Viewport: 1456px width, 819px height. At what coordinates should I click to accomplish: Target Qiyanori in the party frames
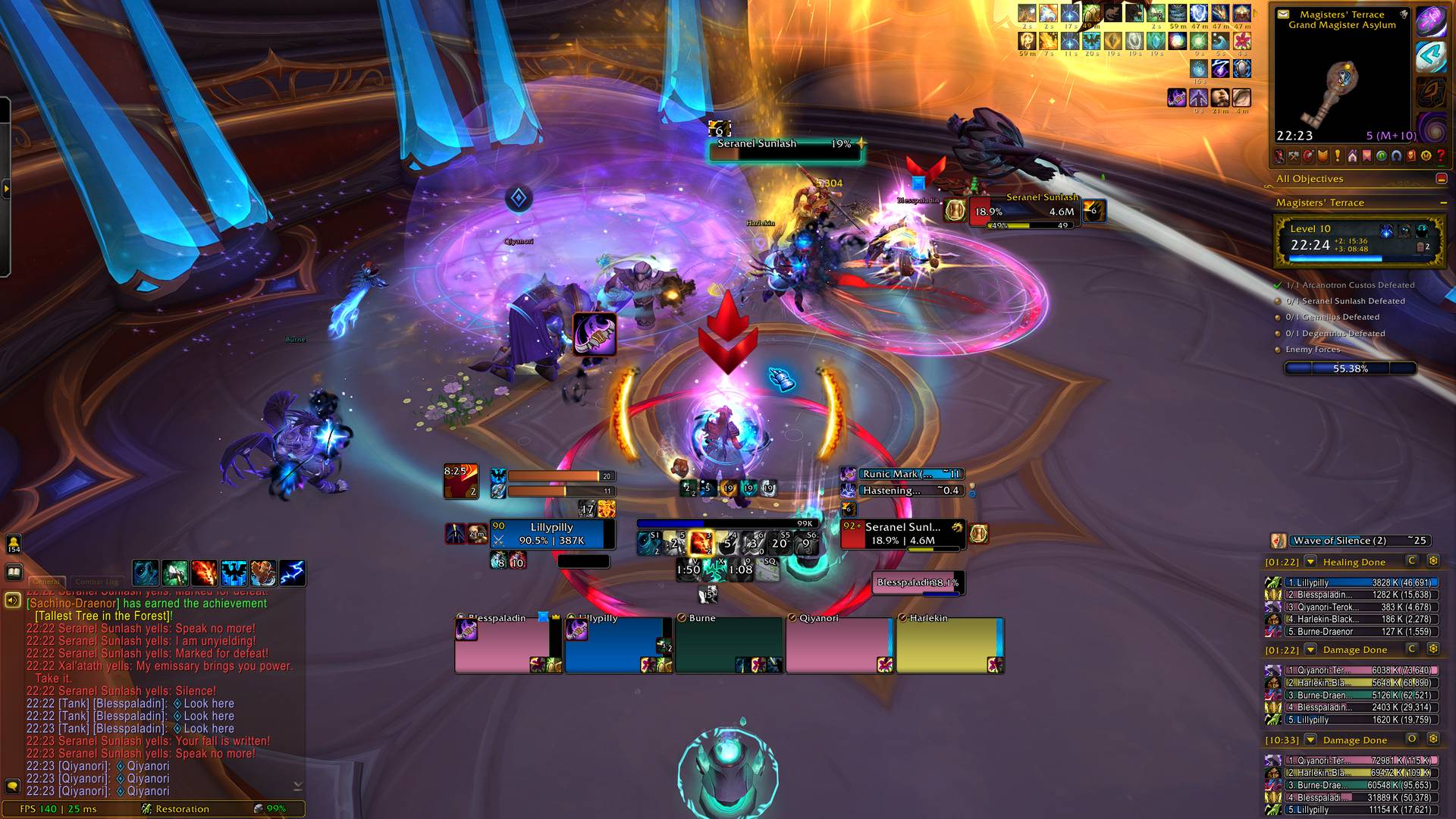click(x=839, y=645)
